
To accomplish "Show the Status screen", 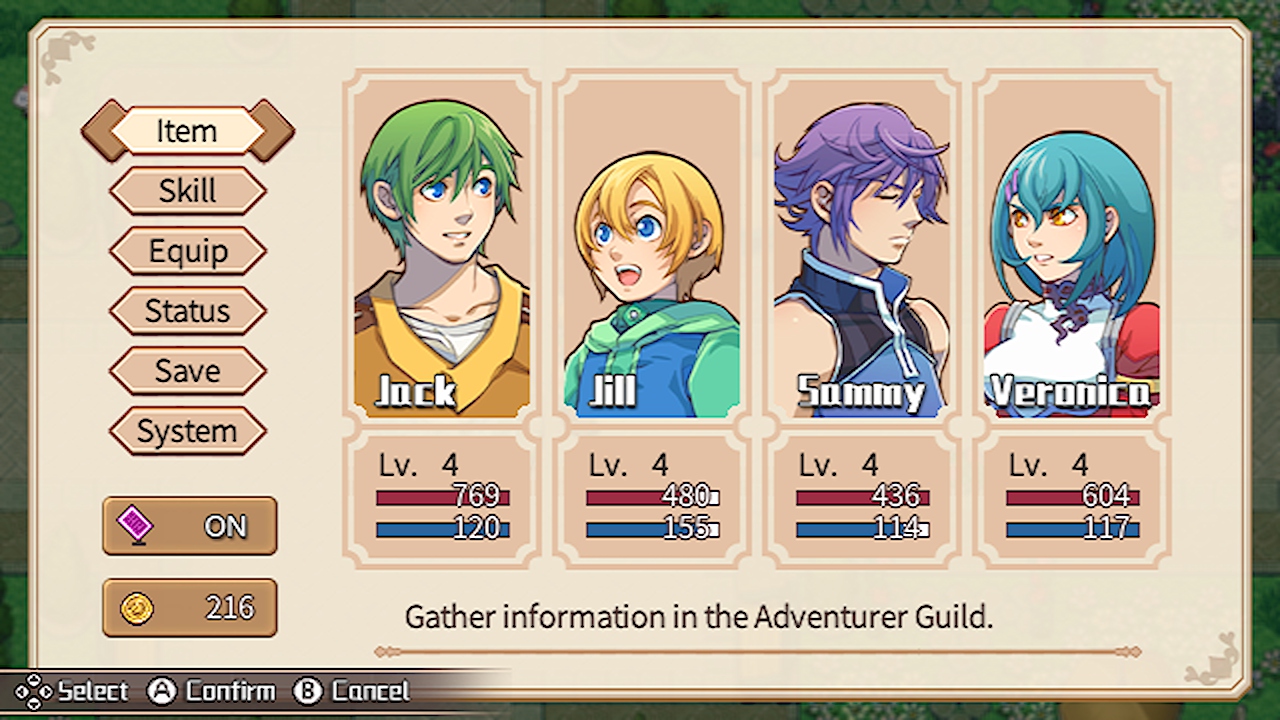I will tap(187, 311).
